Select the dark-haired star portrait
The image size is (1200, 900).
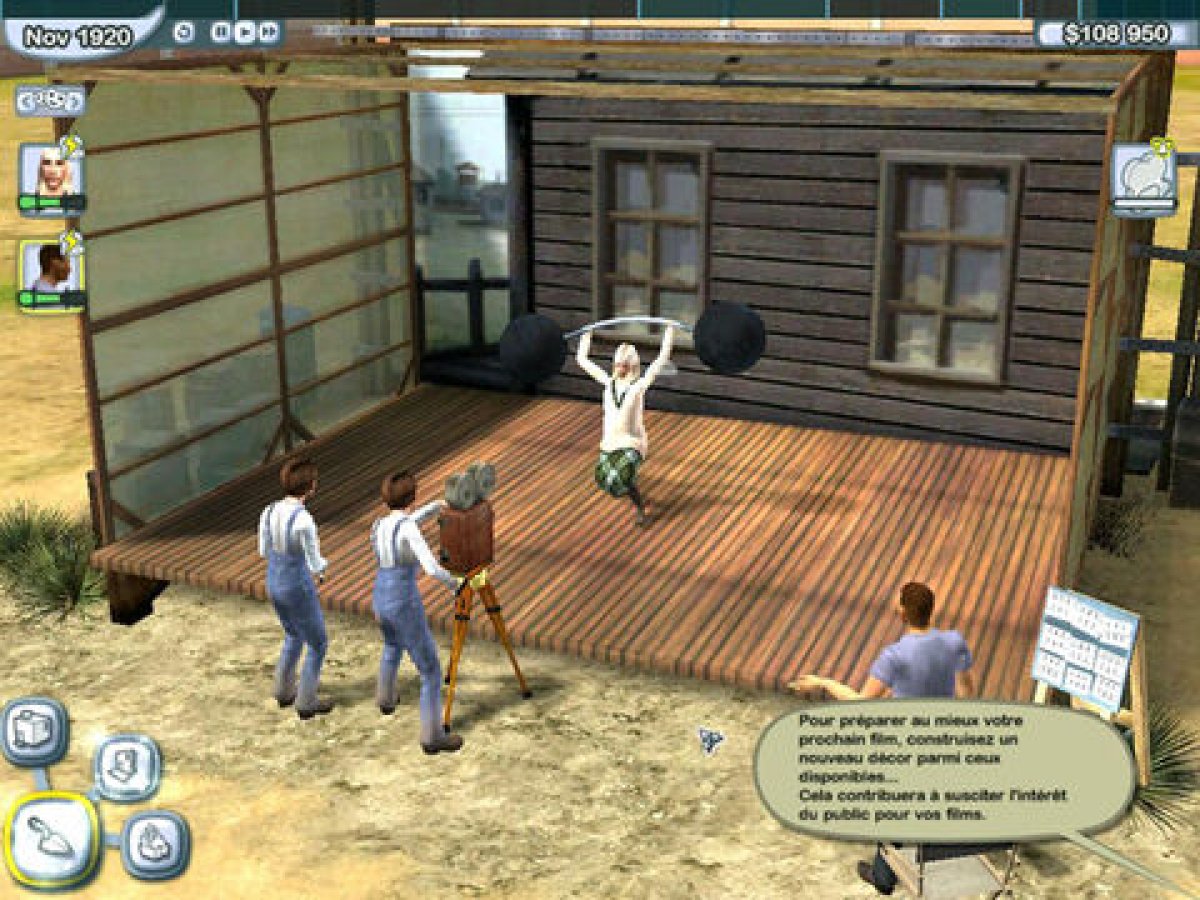click(51, 270)
